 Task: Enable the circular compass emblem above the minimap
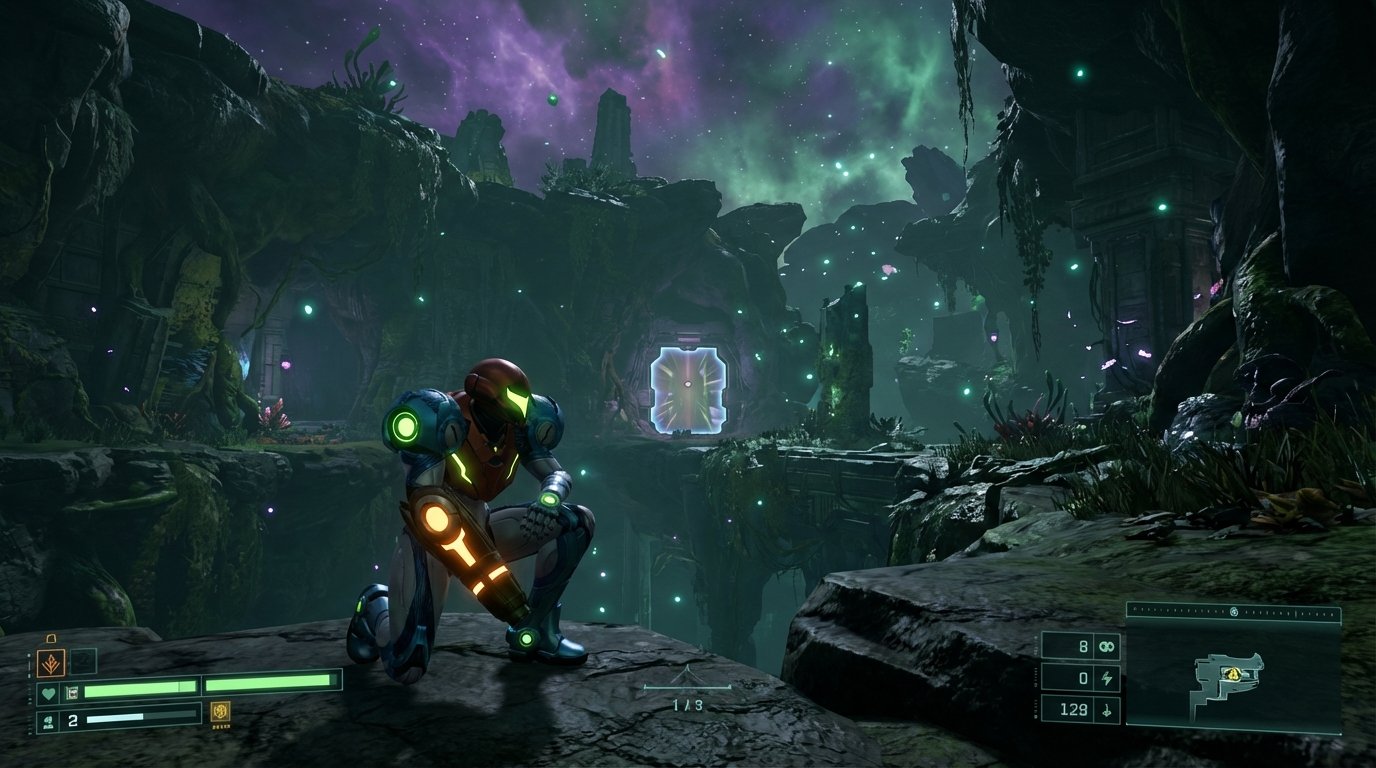coord(1234,611)
